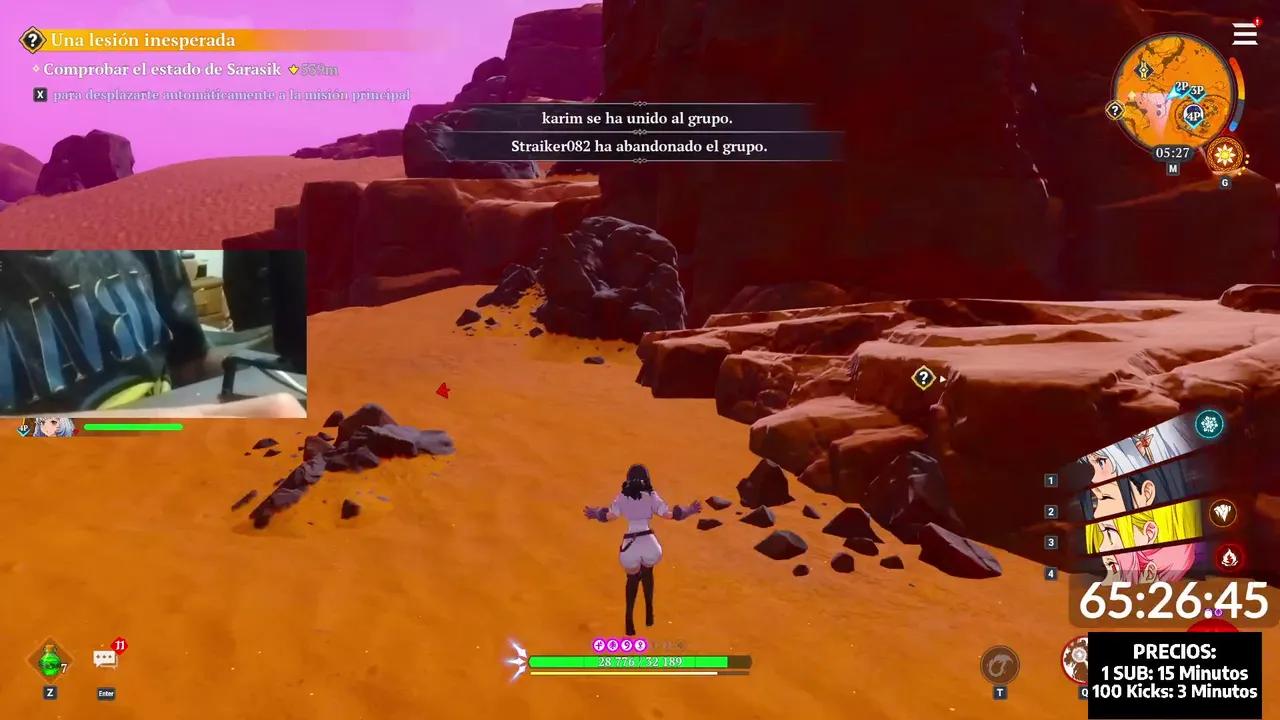Screen dimensions: 1280x720
Task: Toggle auto-navigation via the X prompt
Action: tap(39, 93)
